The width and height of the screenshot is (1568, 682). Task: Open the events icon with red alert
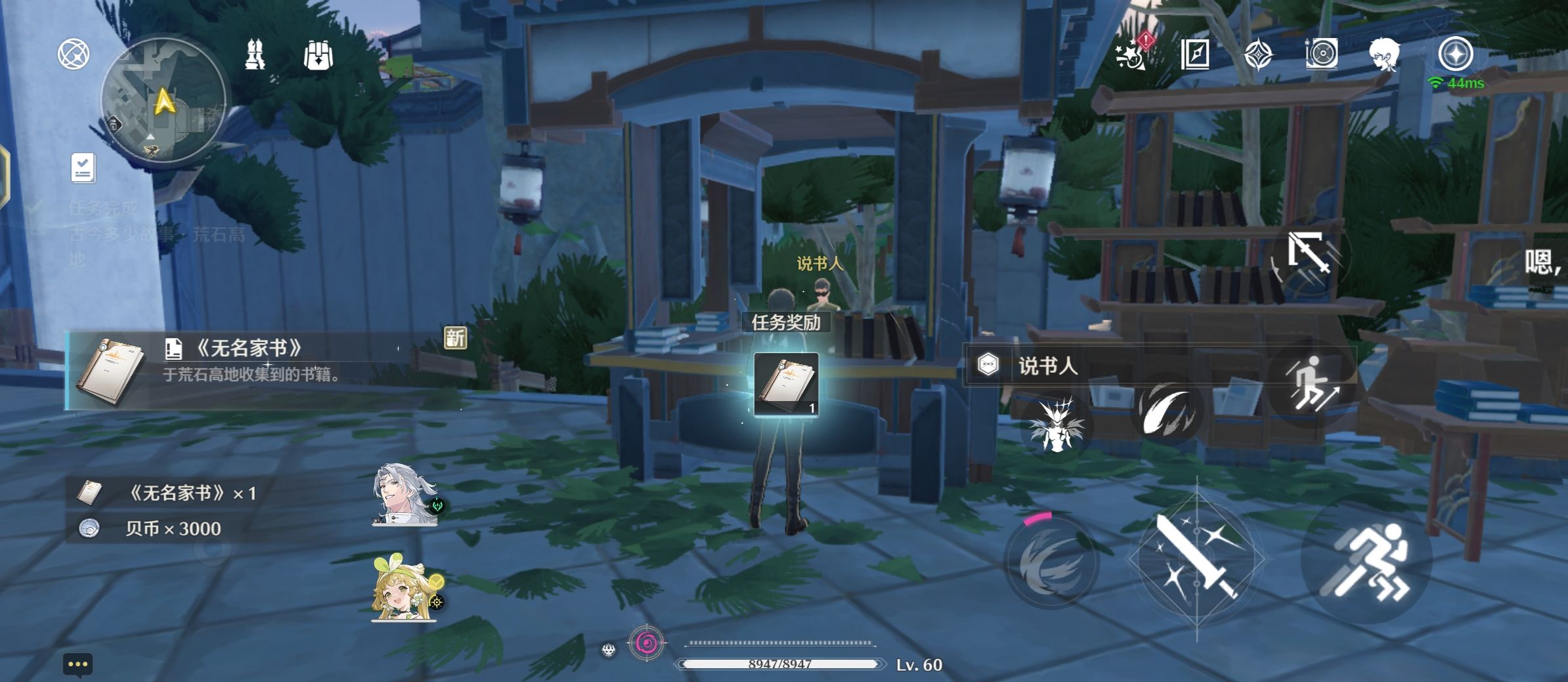coord(1133,53)
